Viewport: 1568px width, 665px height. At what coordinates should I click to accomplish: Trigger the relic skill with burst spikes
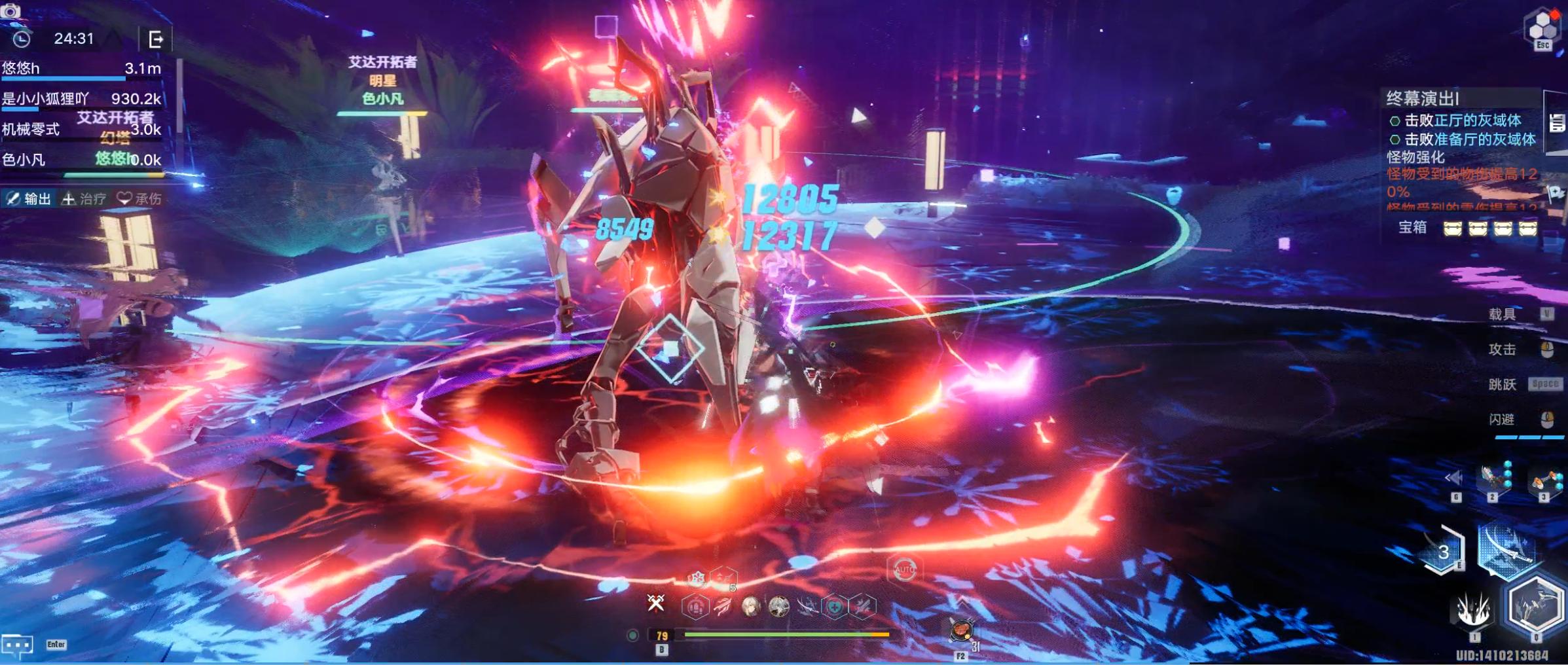coord(1474,610)
